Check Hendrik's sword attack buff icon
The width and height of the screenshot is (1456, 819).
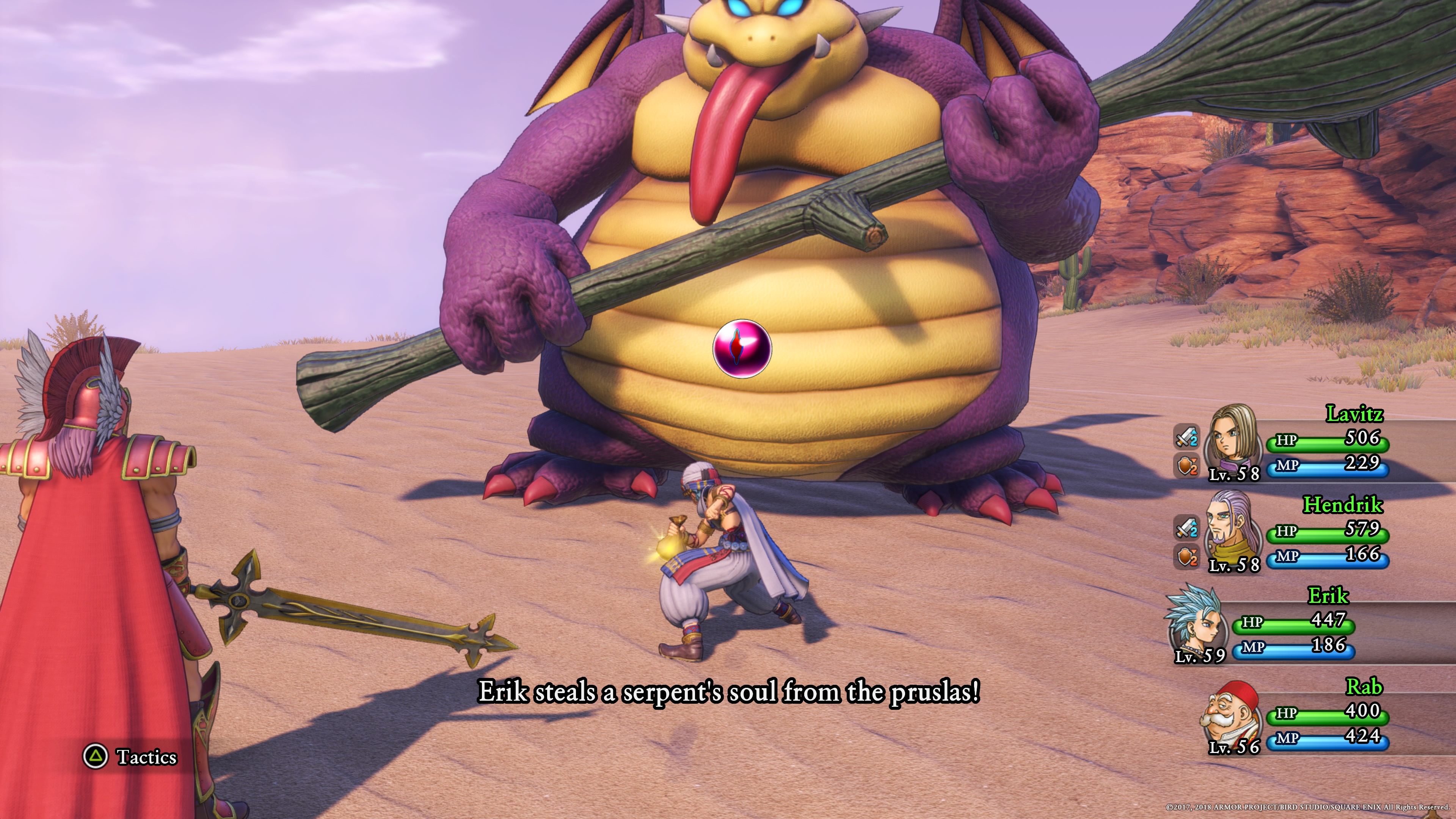1186,528
